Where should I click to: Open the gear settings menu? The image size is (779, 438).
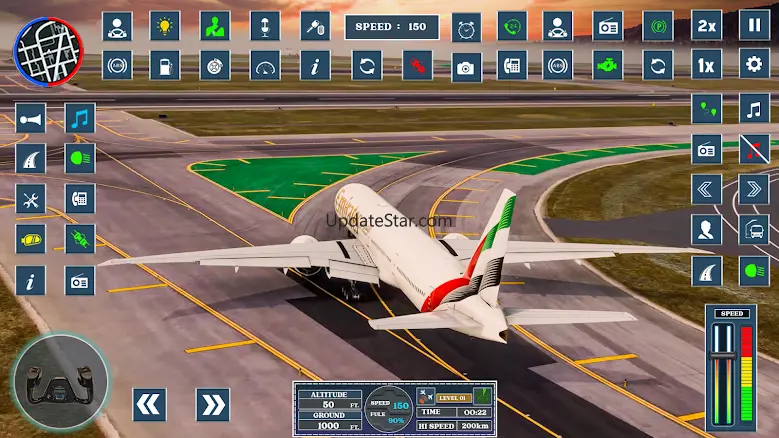(755, 66)
